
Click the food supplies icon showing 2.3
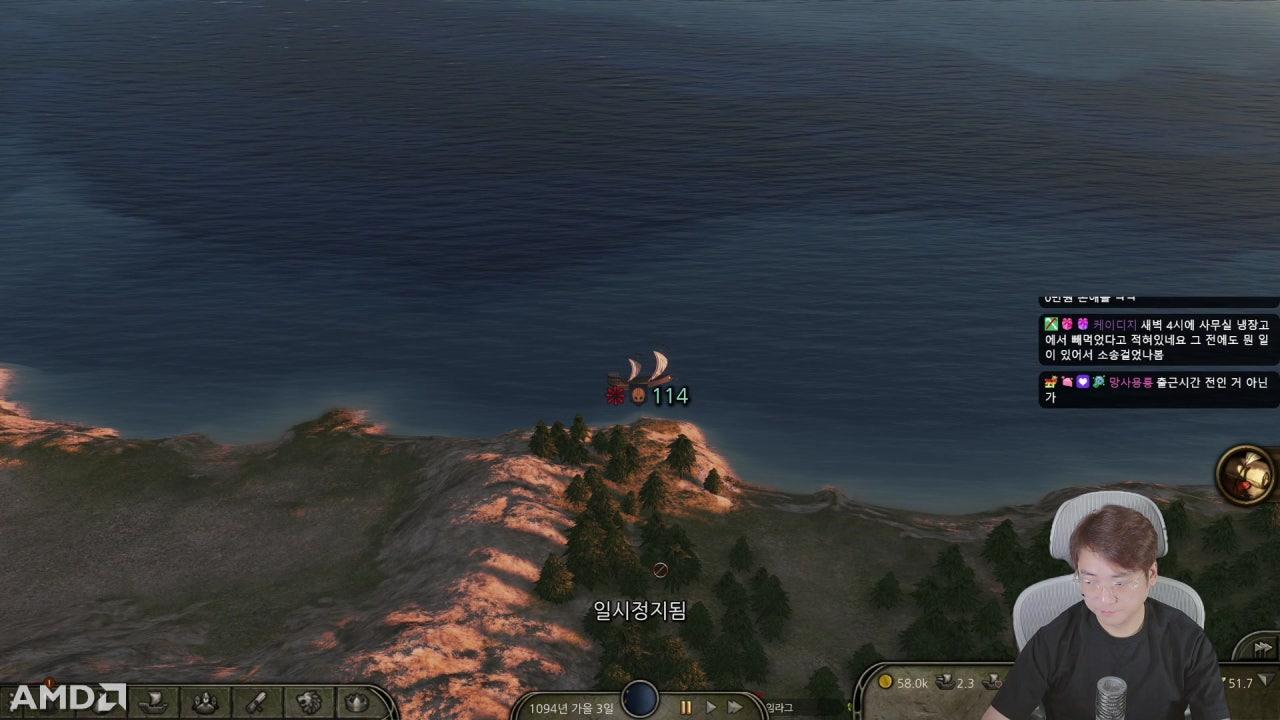coord(942,684)
